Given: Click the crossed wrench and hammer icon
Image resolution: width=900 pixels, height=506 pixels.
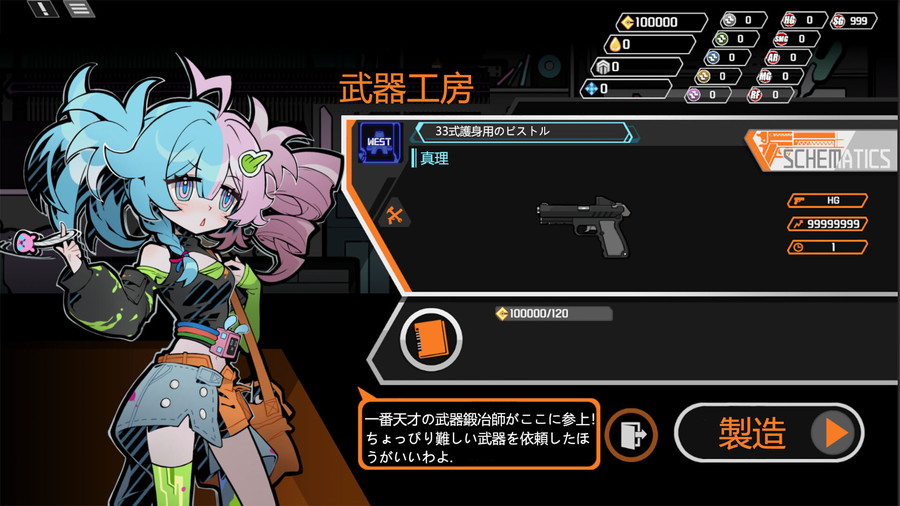Looking at the screenshot, I should [x=394, y=214].
